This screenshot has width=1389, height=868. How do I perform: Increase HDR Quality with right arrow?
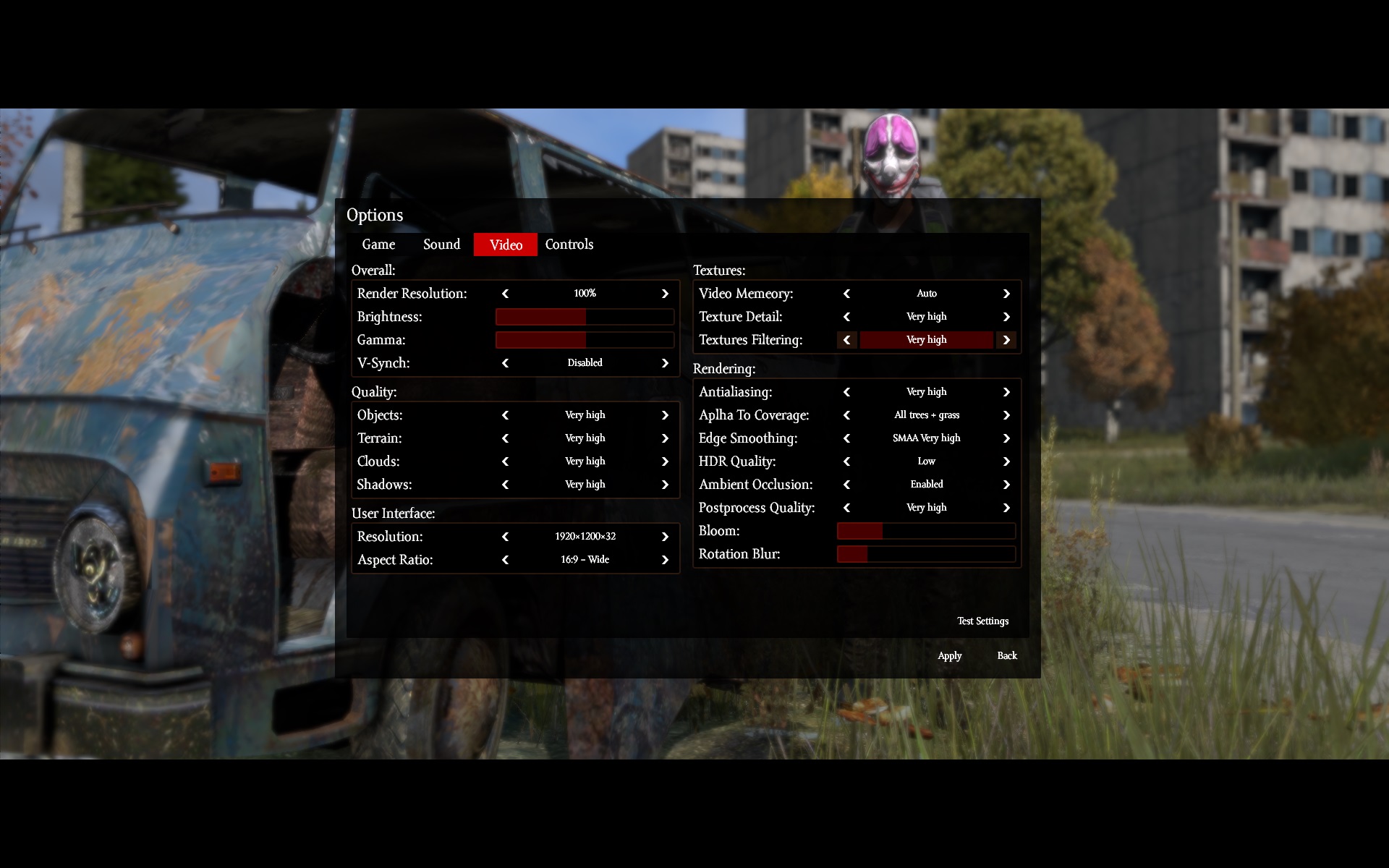click(x=1006, y=461)
